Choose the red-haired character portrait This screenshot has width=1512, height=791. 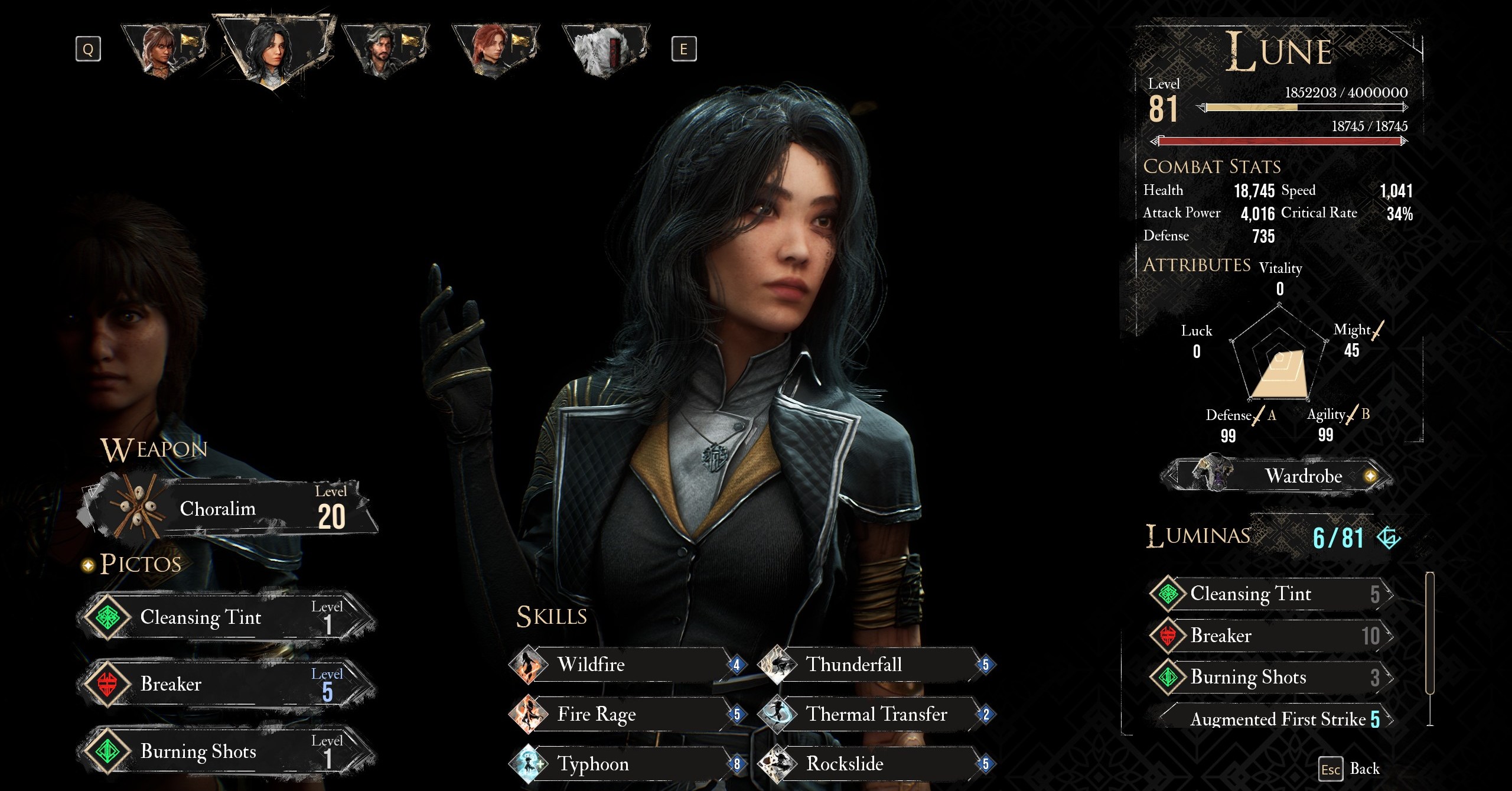tap(495, 50)
